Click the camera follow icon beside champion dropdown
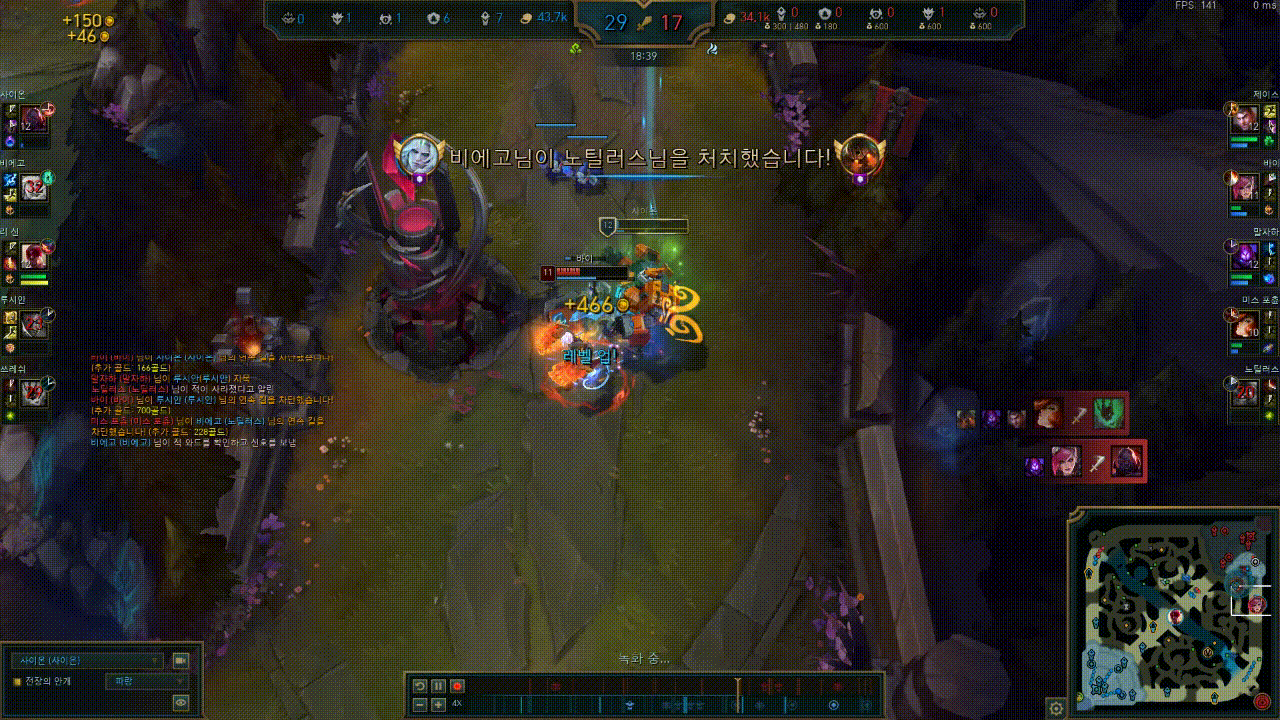Screen dimensions: 1280x720 pos(180,662)
